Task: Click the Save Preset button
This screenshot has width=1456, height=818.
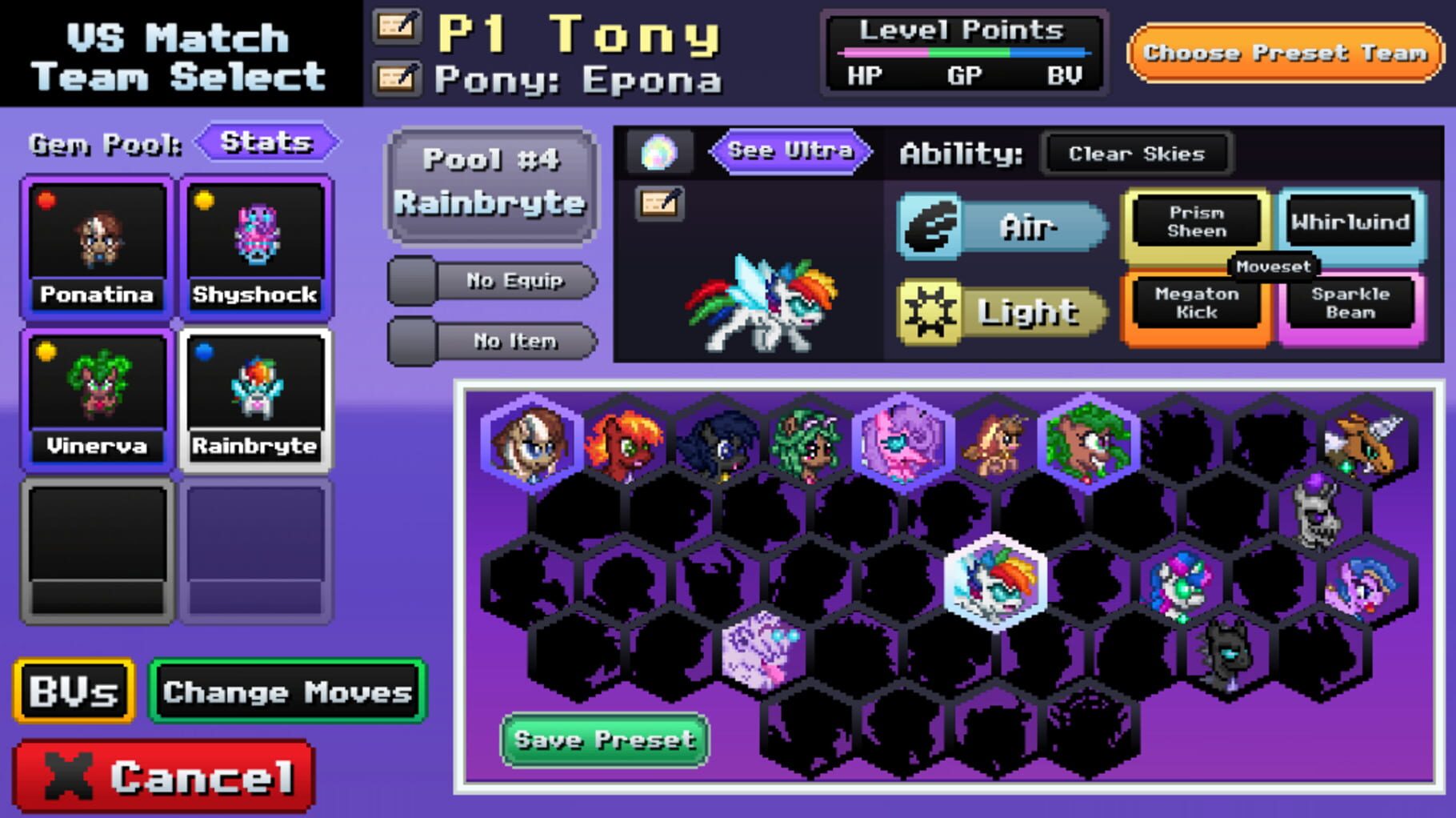Action: (x=606, y=740)
